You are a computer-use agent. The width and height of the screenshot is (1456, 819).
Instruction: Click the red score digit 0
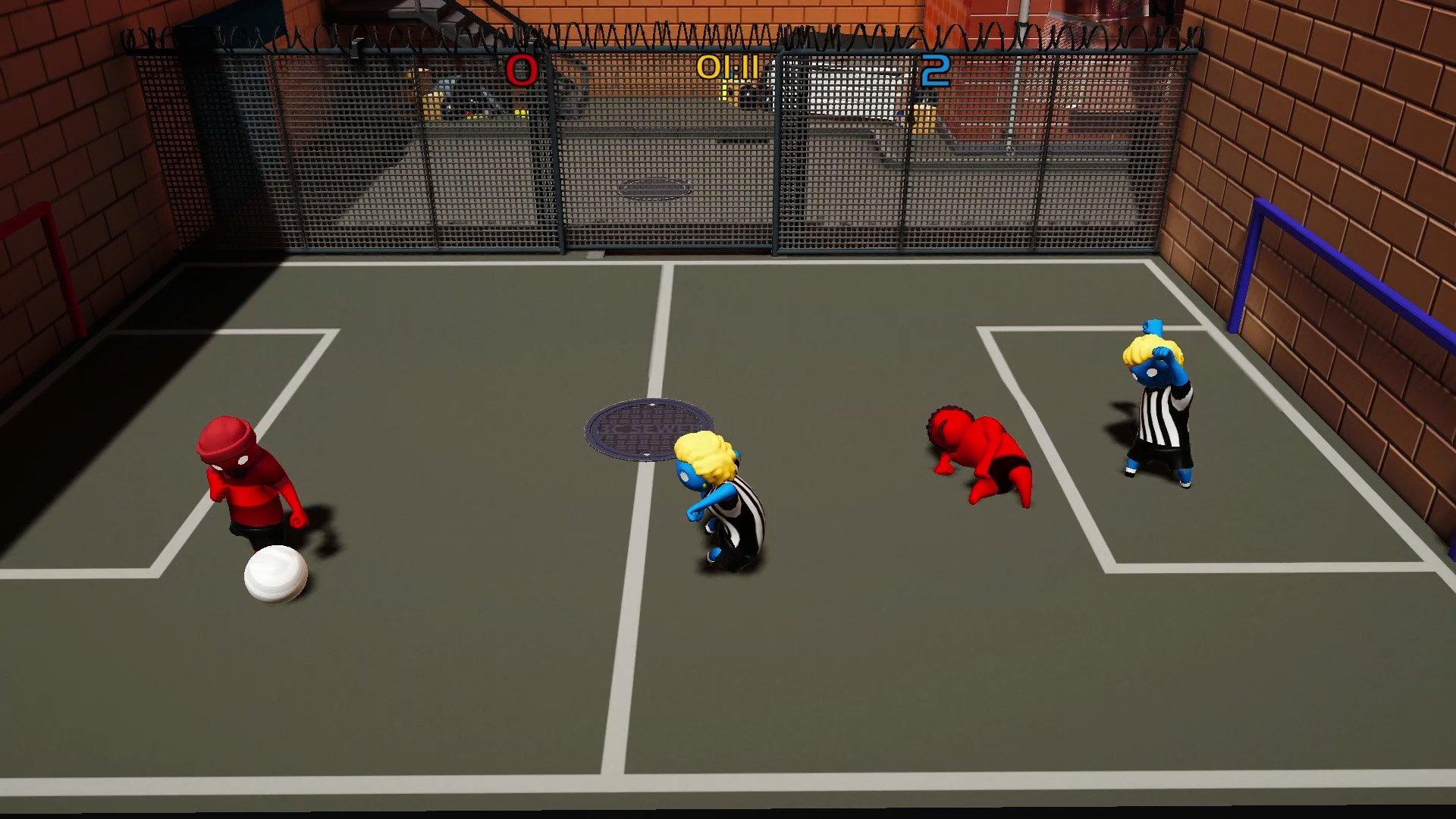coord(523,70)
